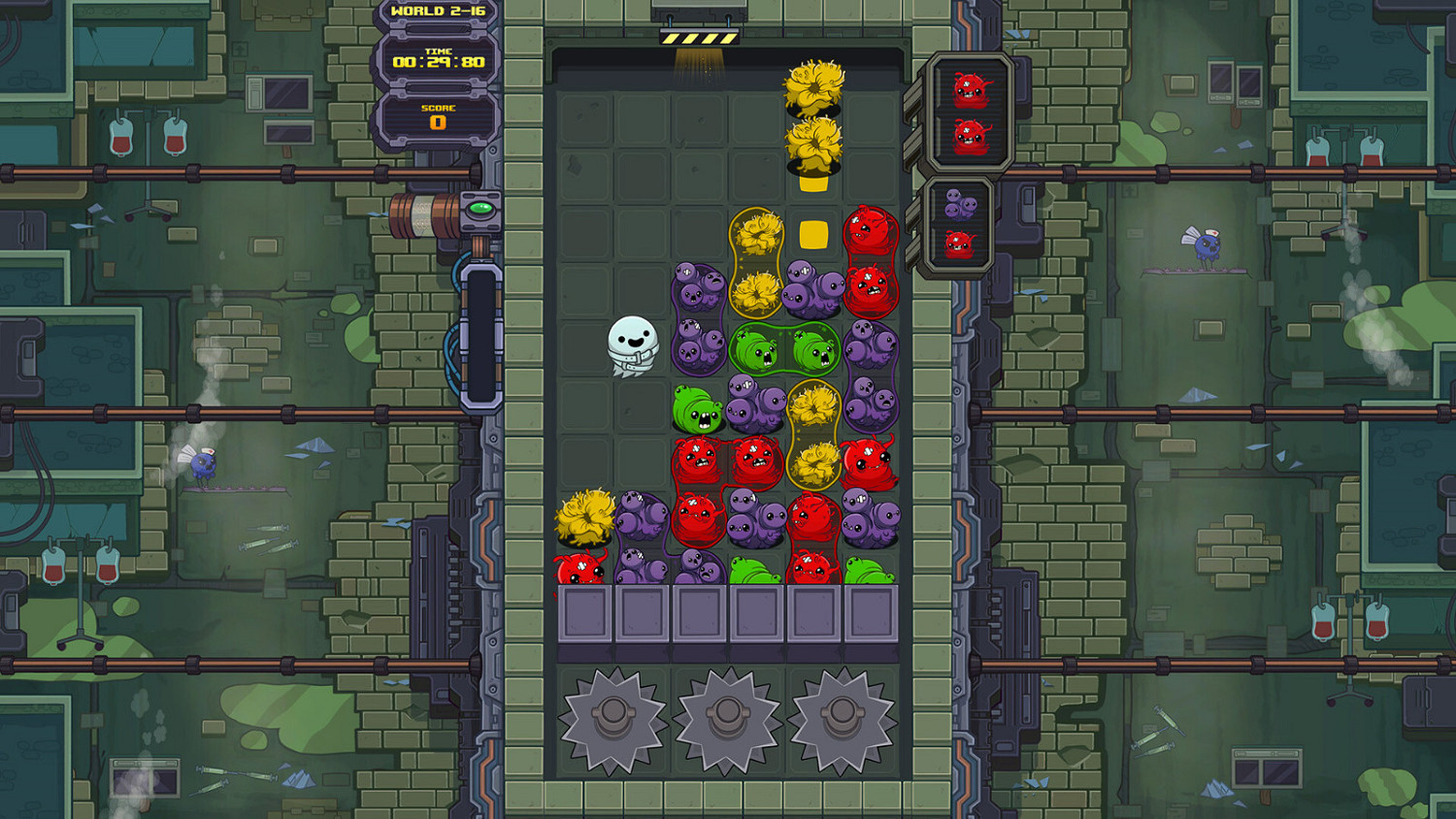Click the single red blob at the stack's bottom left
This screenshot has width=1456, height=819.
[579, 568]
